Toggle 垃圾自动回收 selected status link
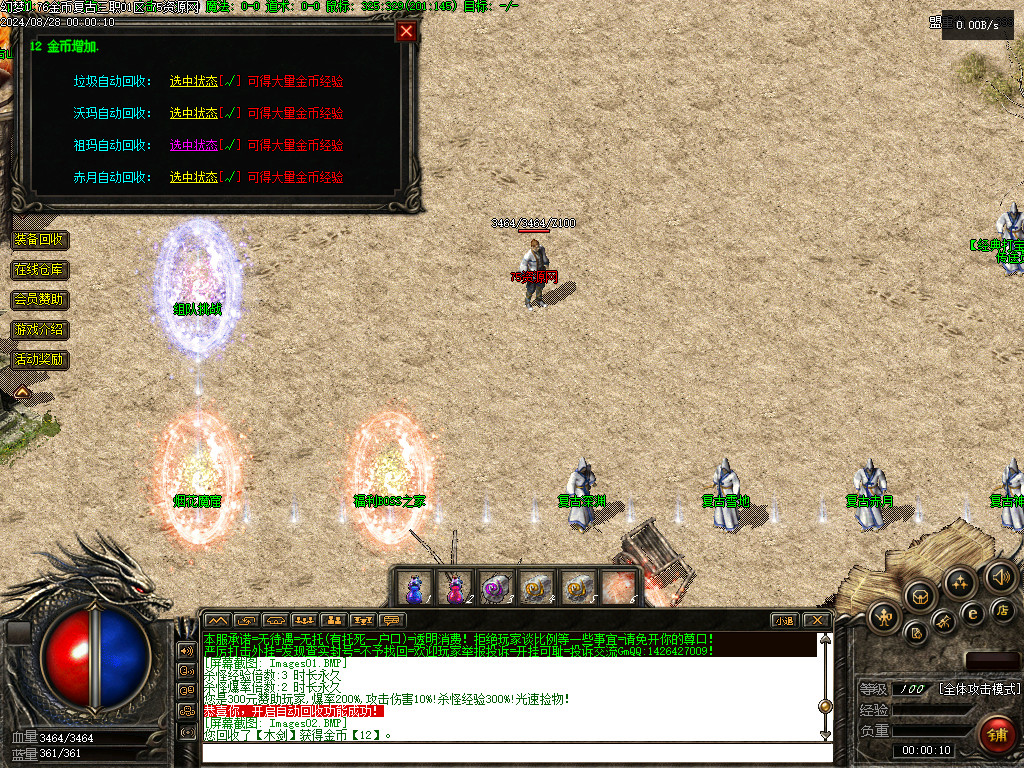Viewport: 1024px width, 768px height. tap(193, 82)
